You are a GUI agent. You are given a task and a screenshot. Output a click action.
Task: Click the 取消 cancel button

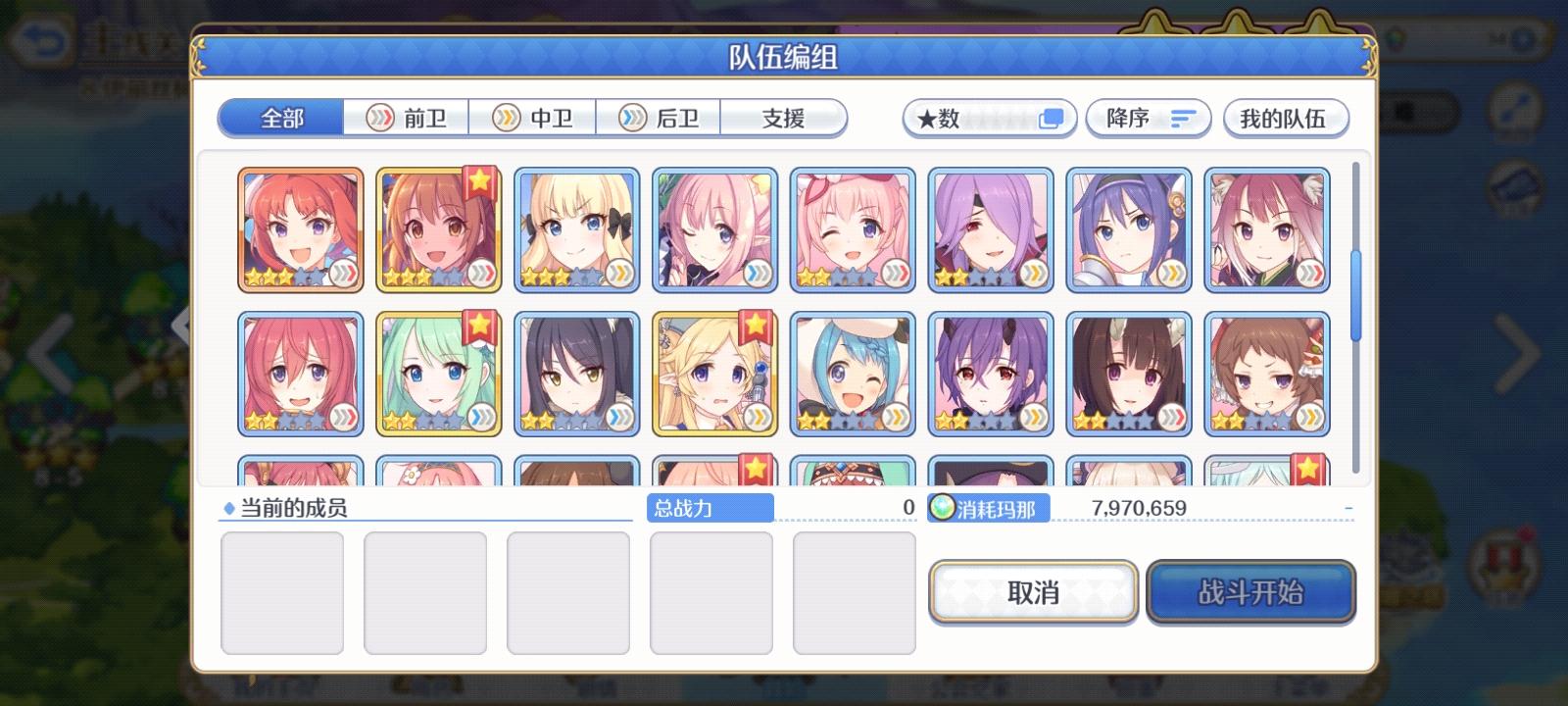(1034, 591)
